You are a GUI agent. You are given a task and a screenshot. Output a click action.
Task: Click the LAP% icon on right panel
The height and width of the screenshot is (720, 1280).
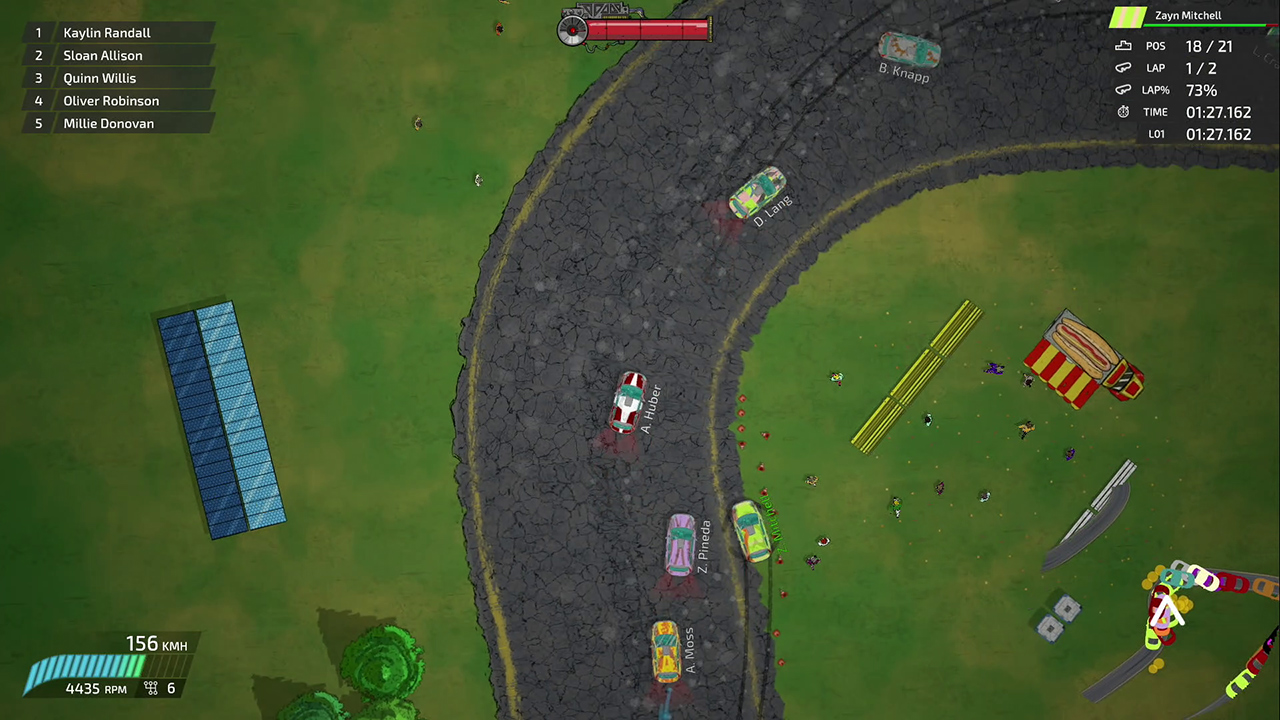(x=1123, y=90)
